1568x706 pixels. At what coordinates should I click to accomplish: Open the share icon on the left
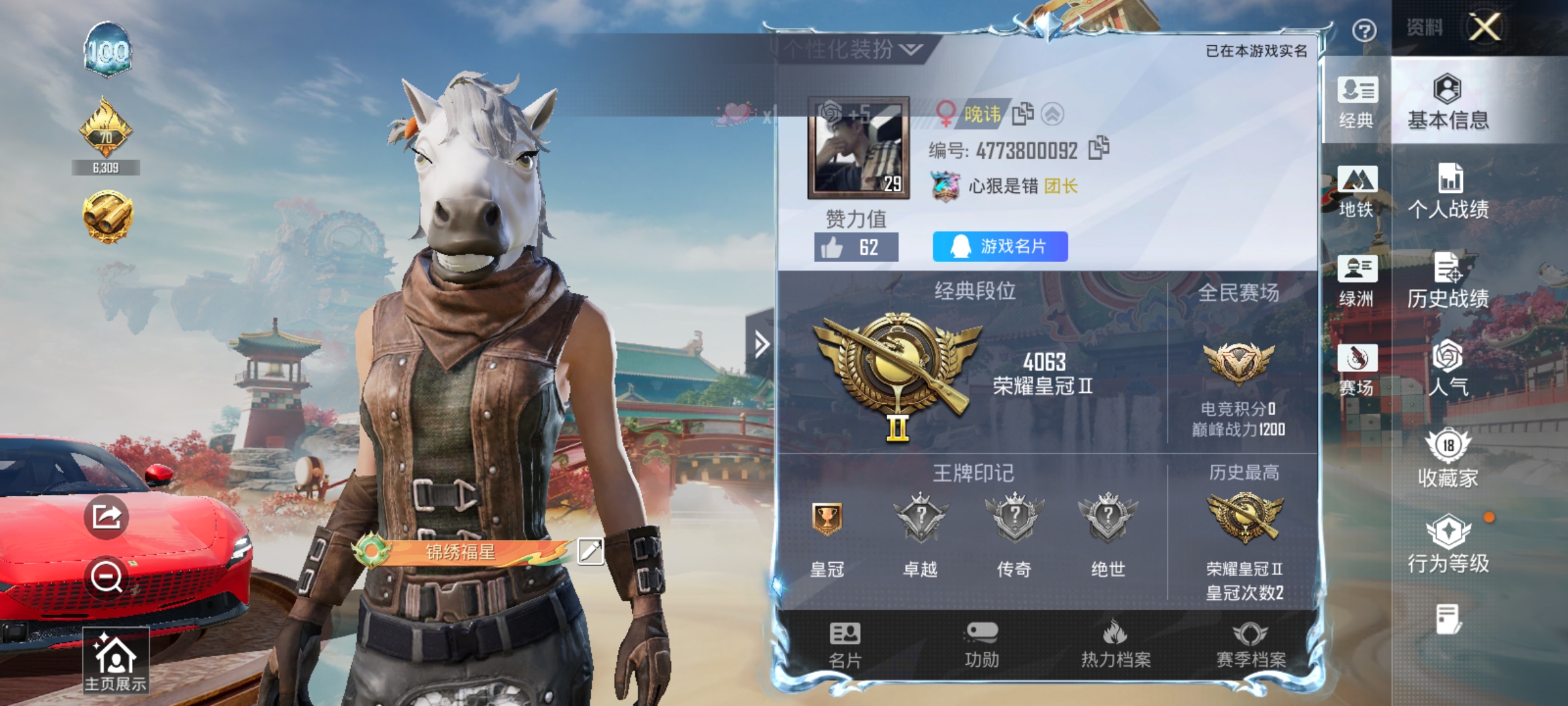point(106,516)
